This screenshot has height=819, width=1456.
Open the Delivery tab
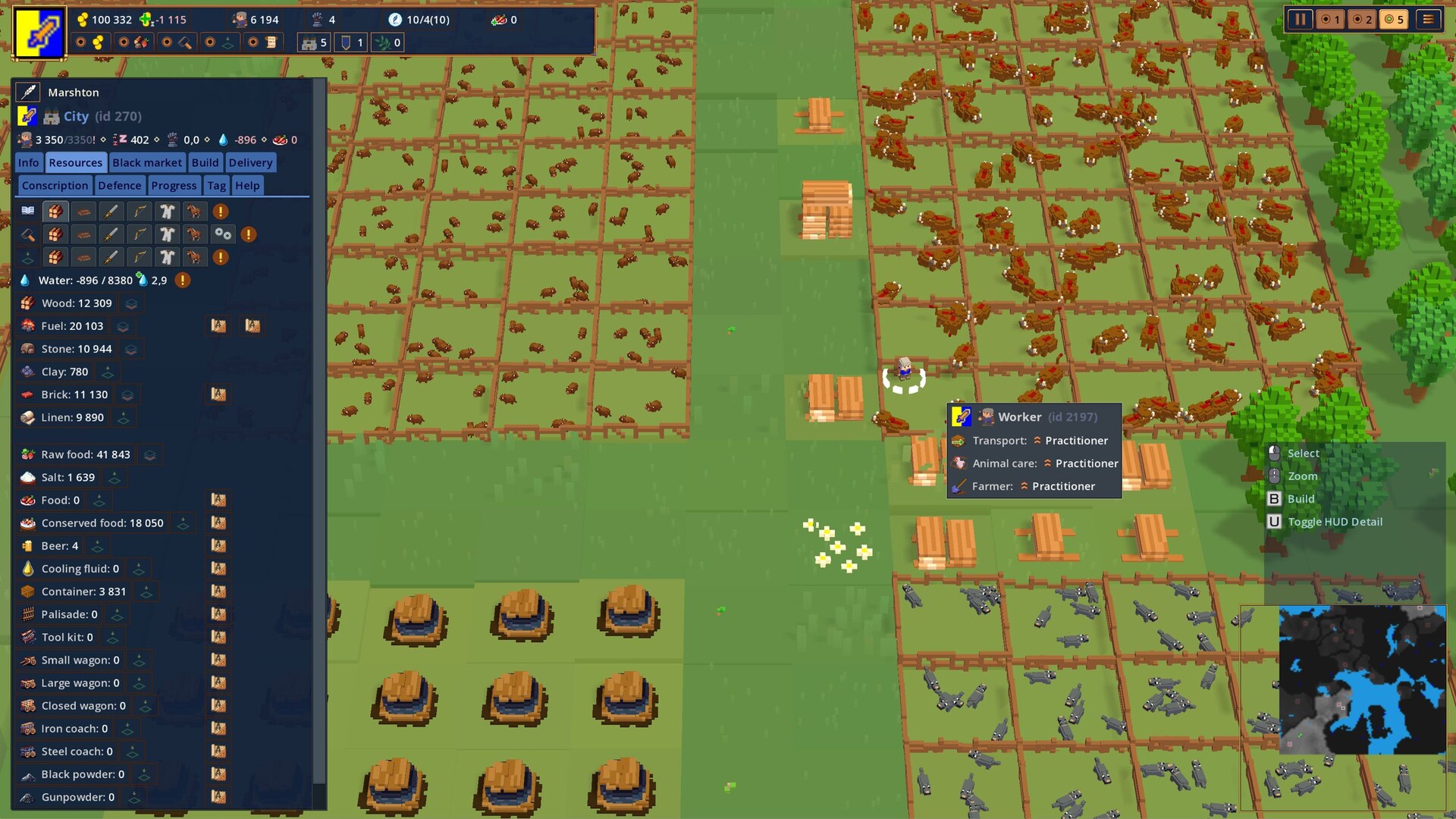click(x=250, y=162)
